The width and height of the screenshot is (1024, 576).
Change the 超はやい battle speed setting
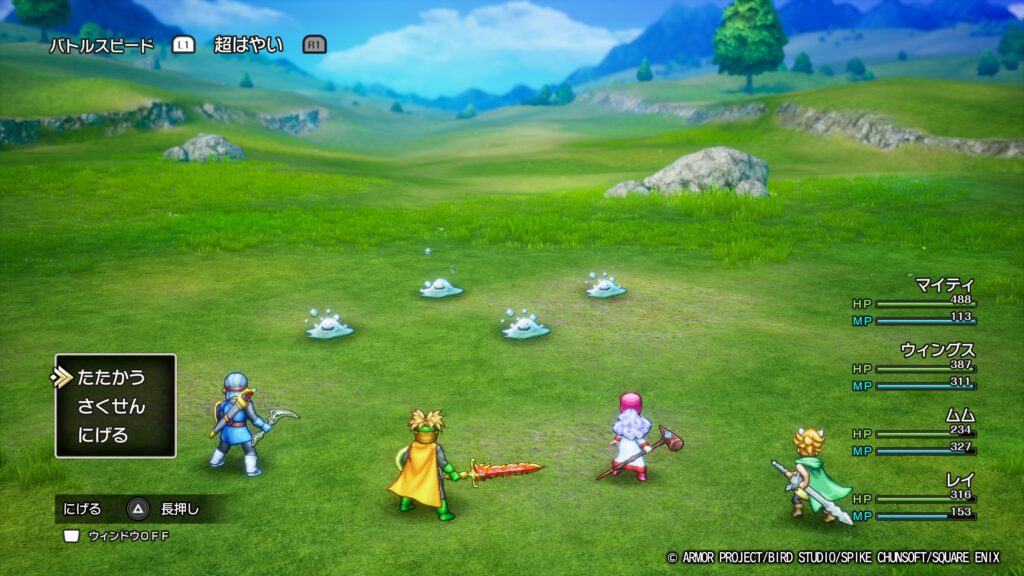click(248, 45)
